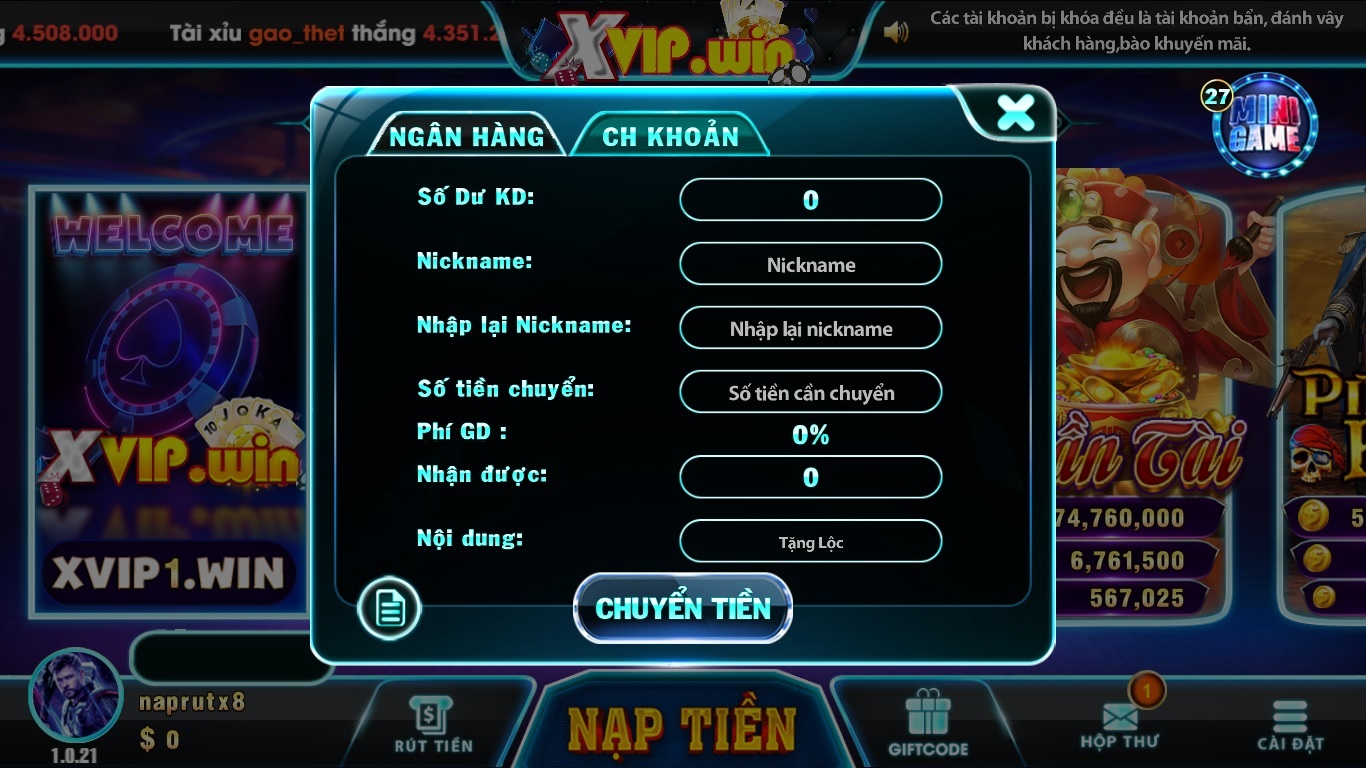Edit the Tặng Lộc message field
This screenshot has width=1366, height=768.
point(810,540)
